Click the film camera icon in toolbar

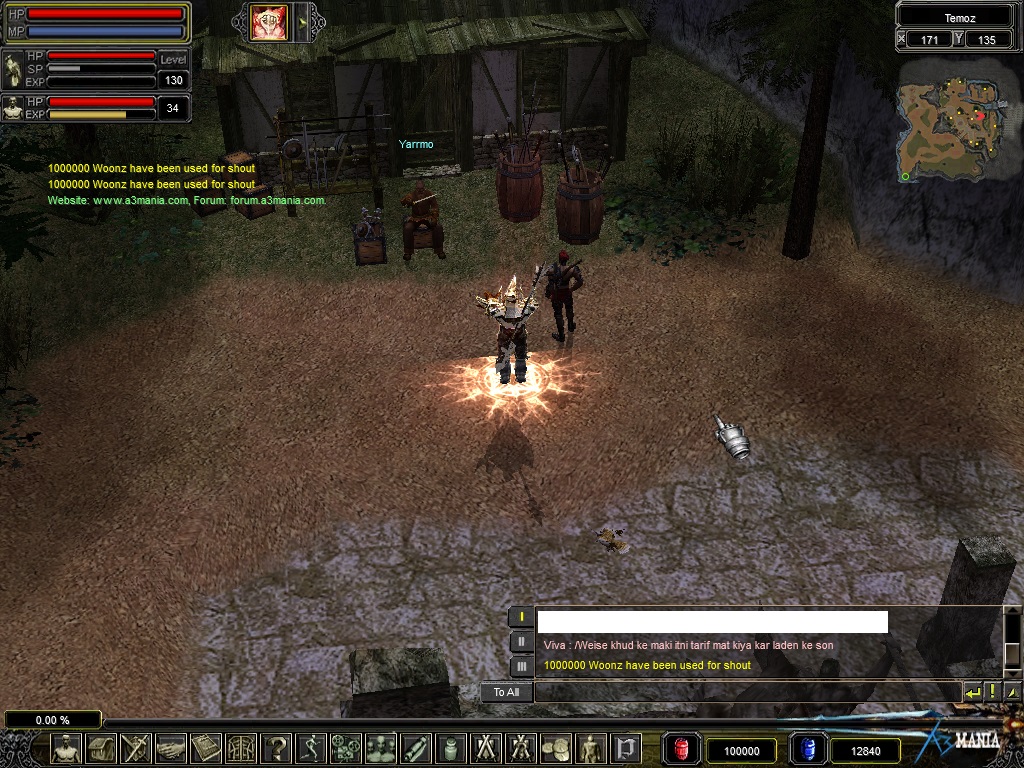[x=346, y=748]
